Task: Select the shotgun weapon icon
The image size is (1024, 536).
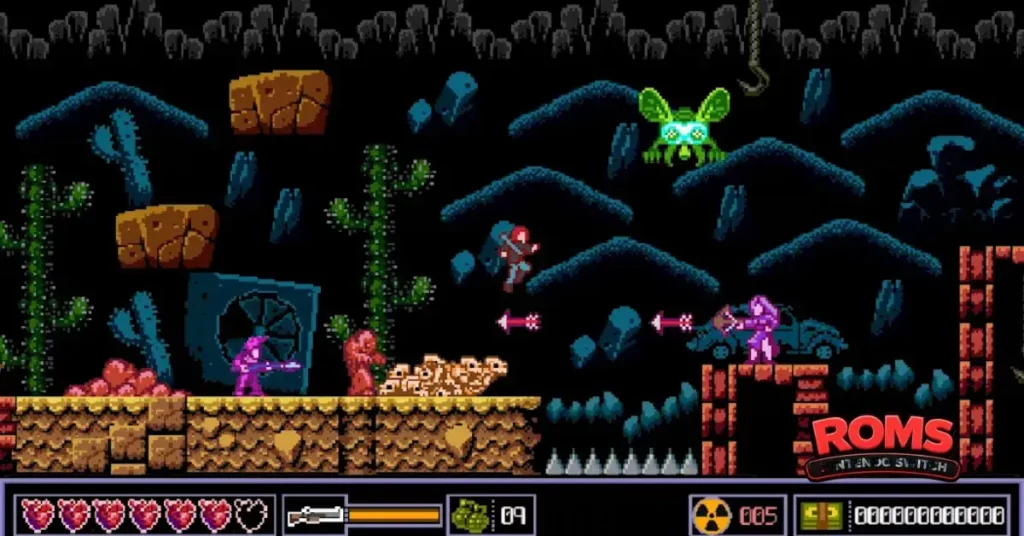Action: tap(314, 516)
